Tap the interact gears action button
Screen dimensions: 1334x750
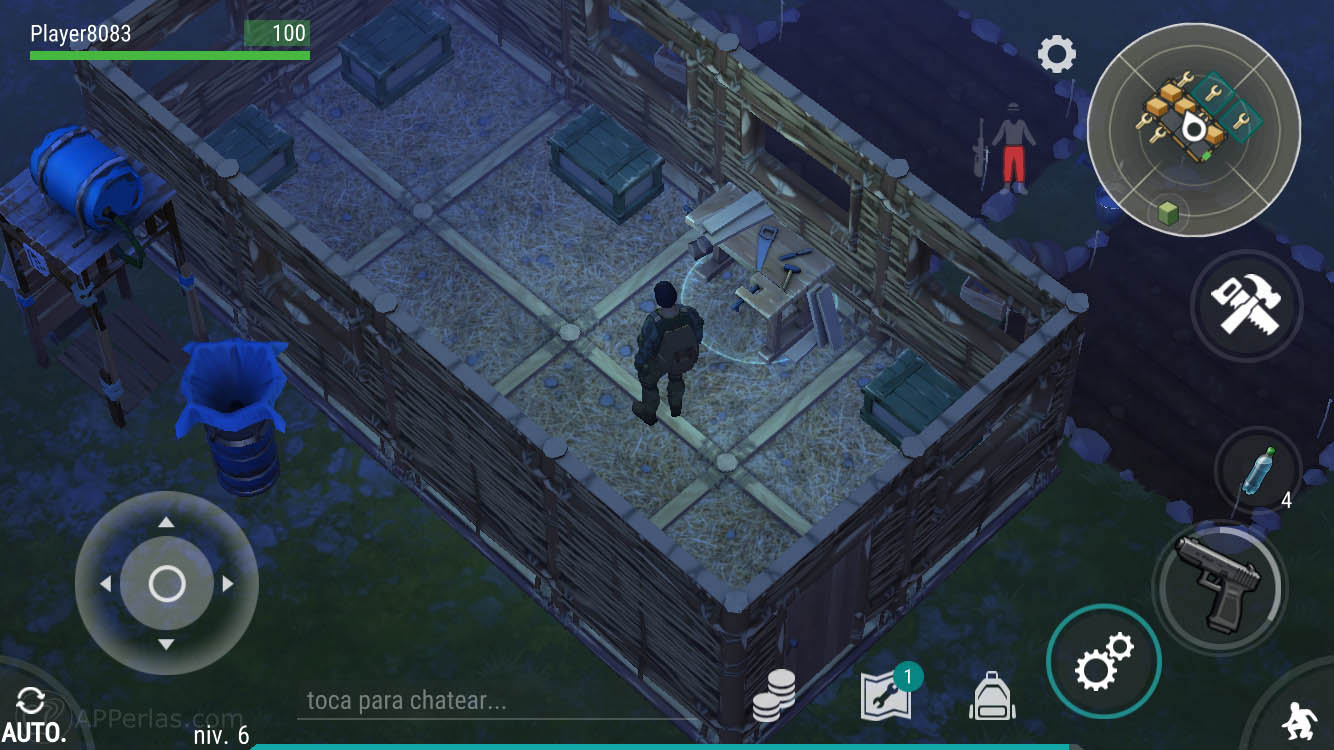1103,662
